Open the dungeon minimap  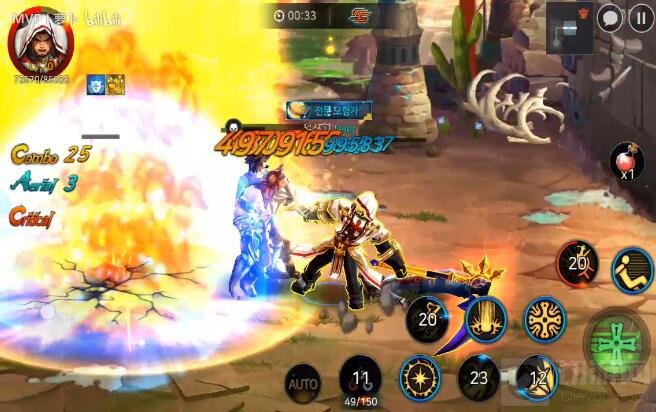[x=568, y=26]
